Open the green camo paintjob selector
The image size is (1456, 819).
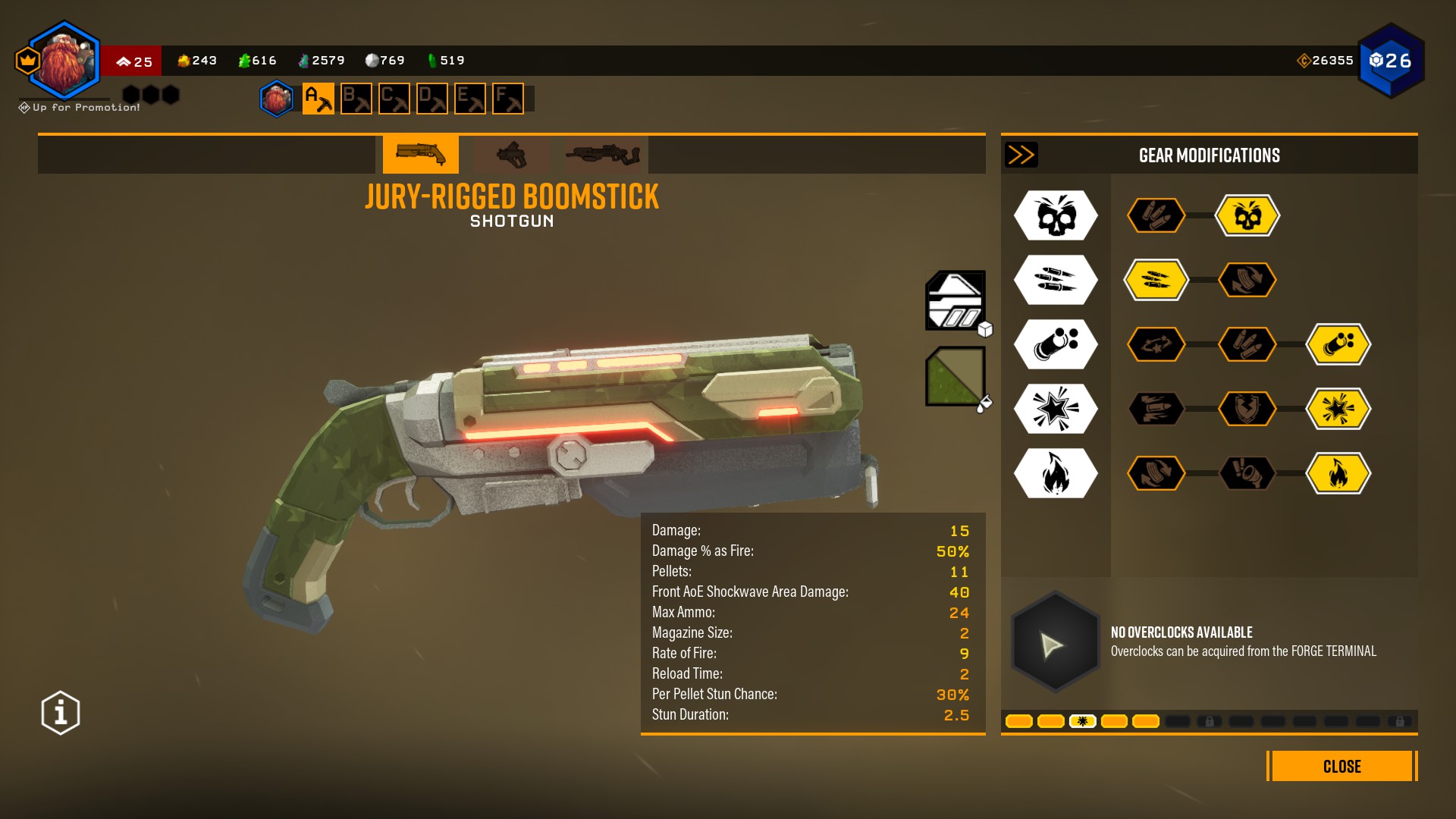tap(955, 376)
